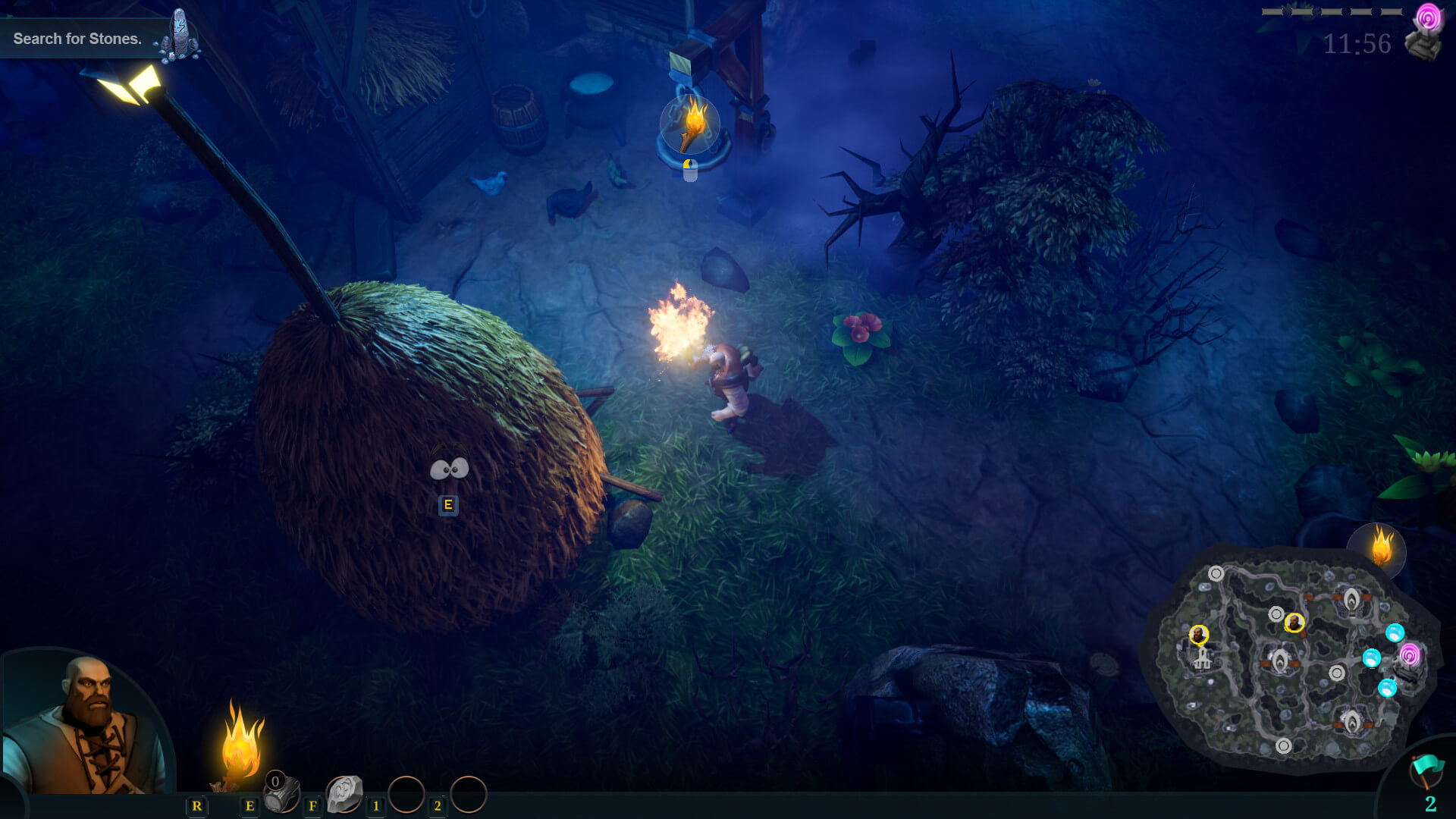Click the shrine flame marker on the minimap

click(1351, 598)
